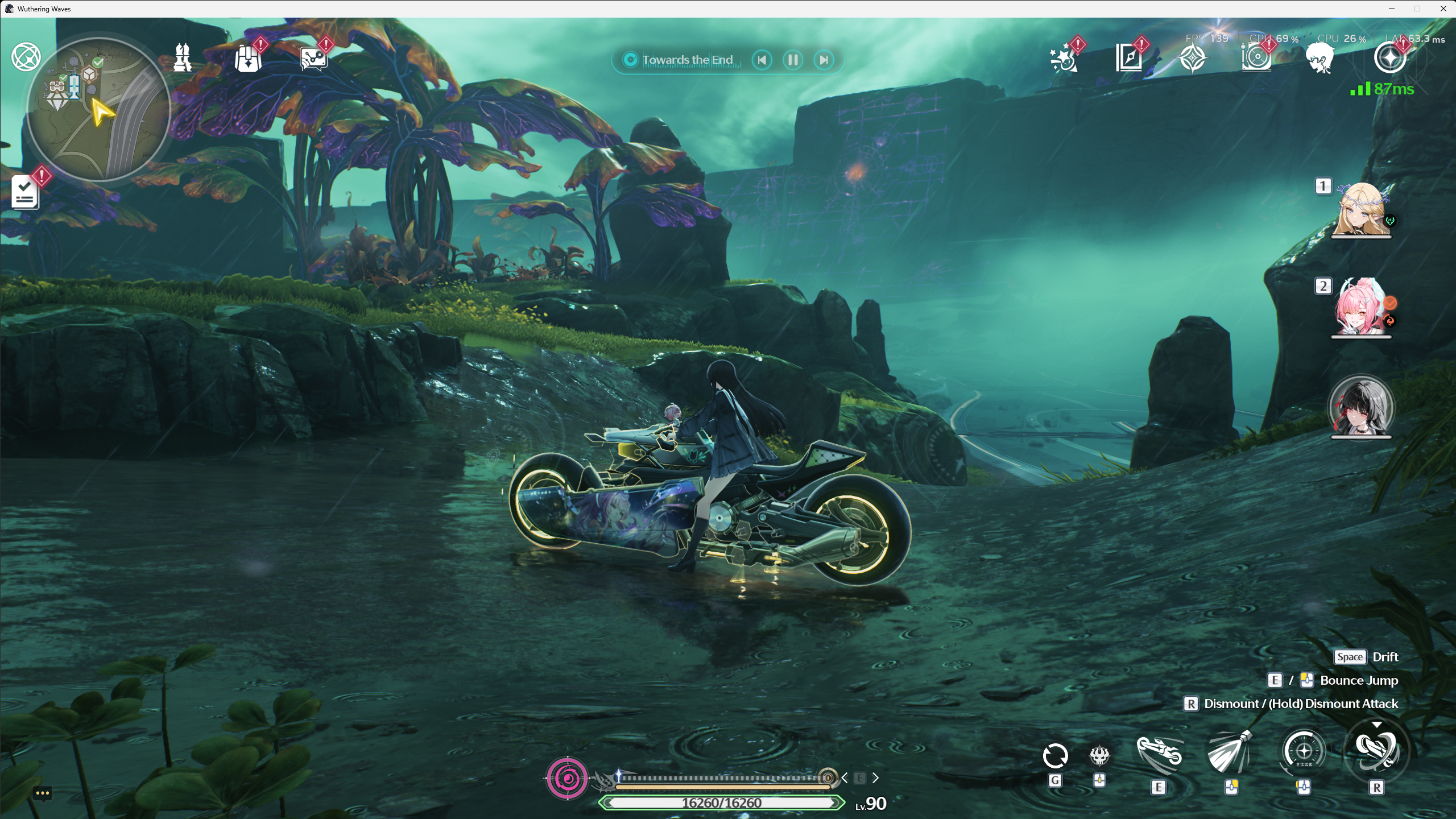This screenshot has height=819, width=1456.
Task: Open the chess pieces icon menu
Action: tap(182, 57)
